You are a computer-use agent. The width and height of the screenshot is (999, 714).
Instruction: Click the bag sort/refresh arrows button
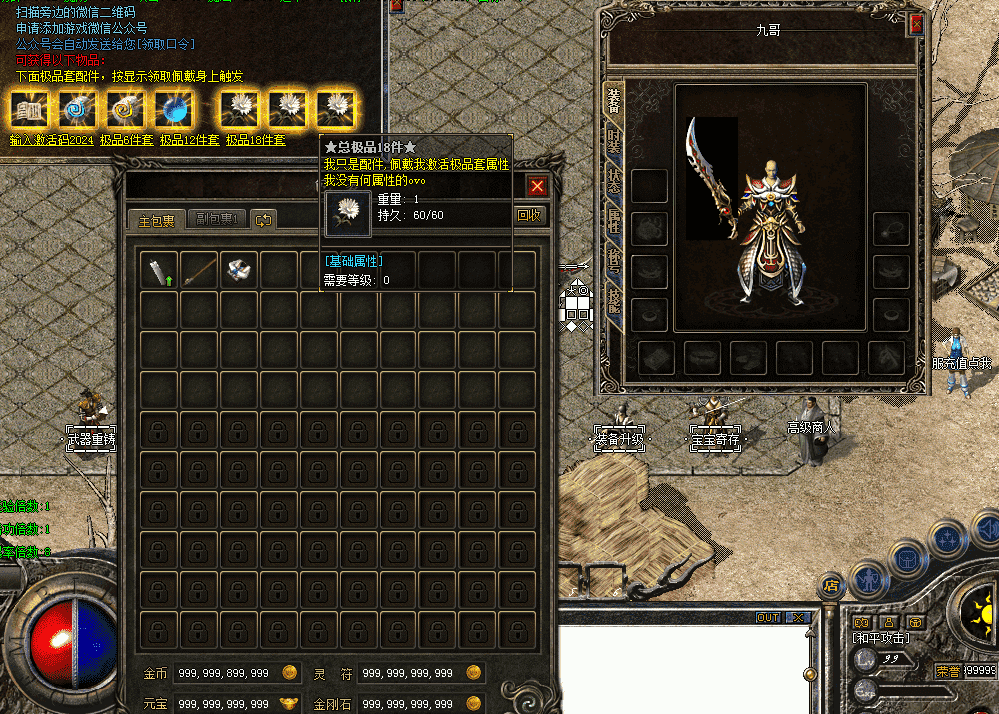[263, 220]
